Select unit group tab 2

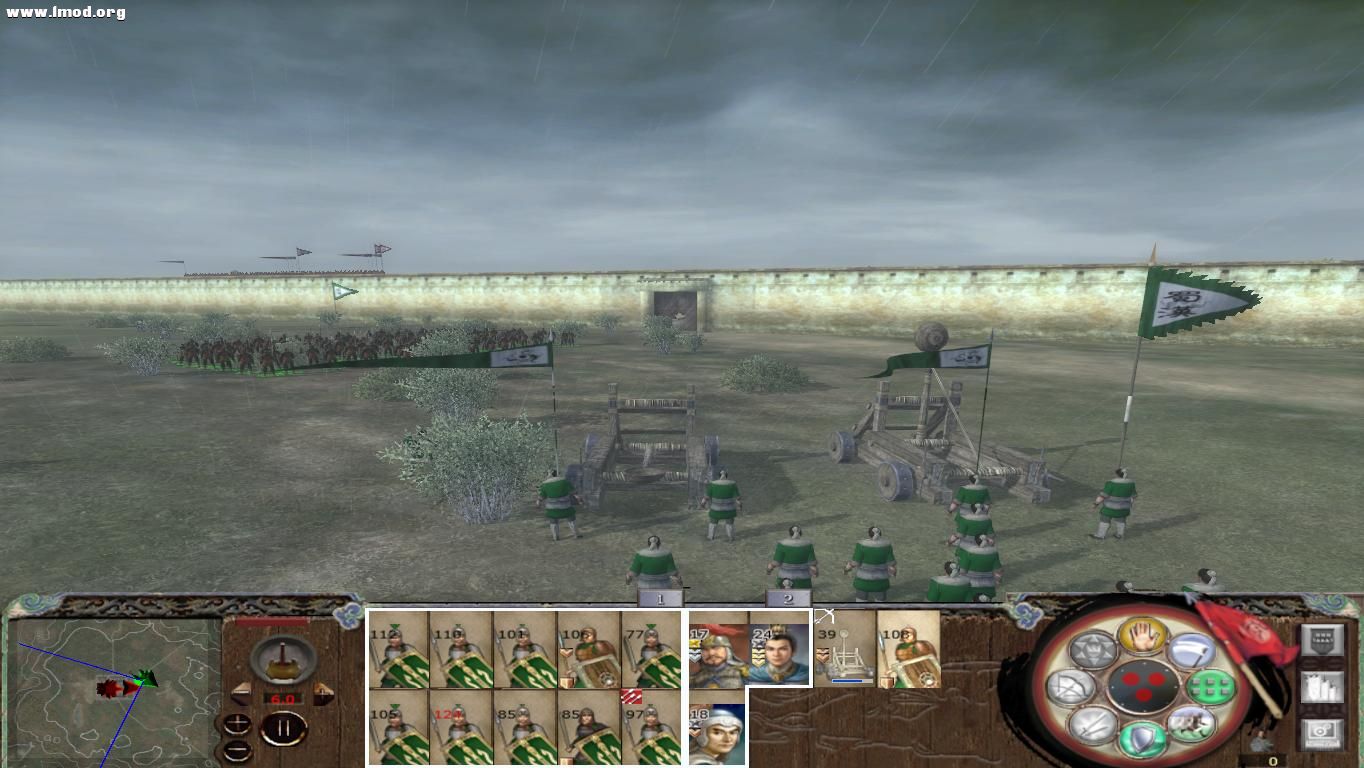click(790, 597)
